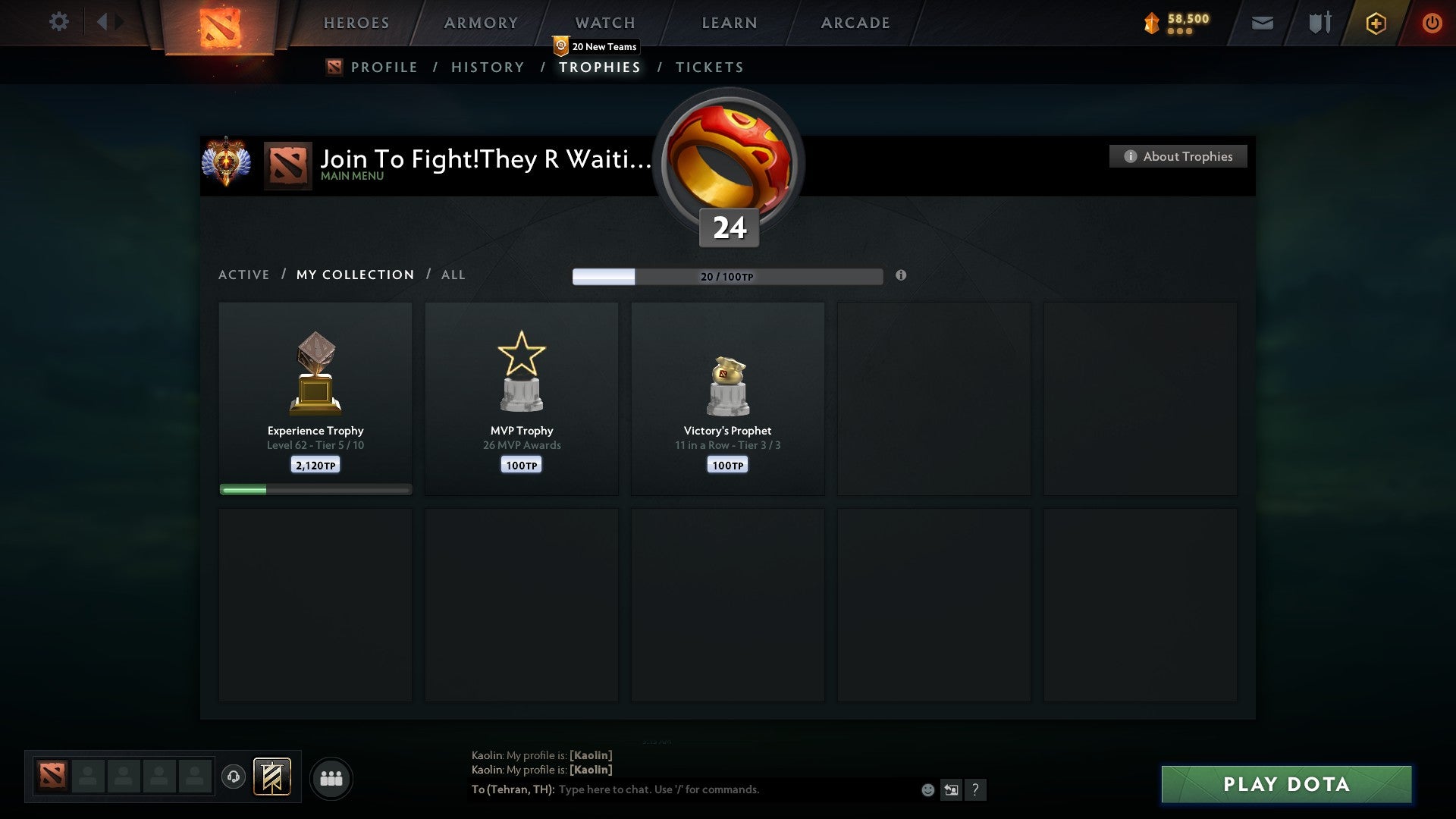Click the green PLAY DOTA button

(x=1285, y=785)
